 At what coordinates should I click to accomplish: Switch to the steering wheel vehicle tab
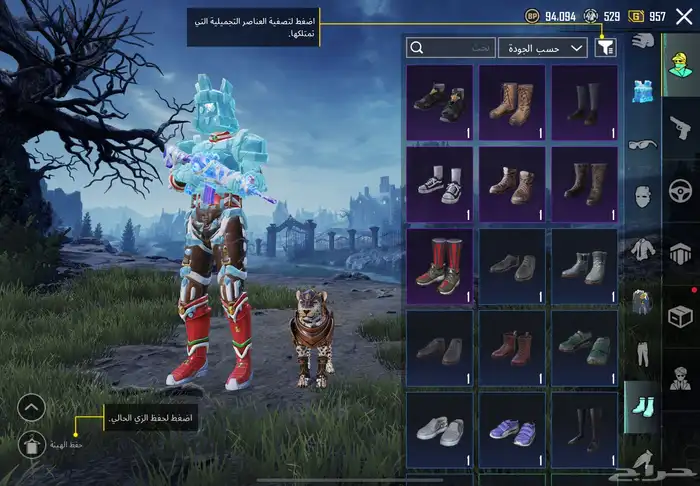[680, 190]
